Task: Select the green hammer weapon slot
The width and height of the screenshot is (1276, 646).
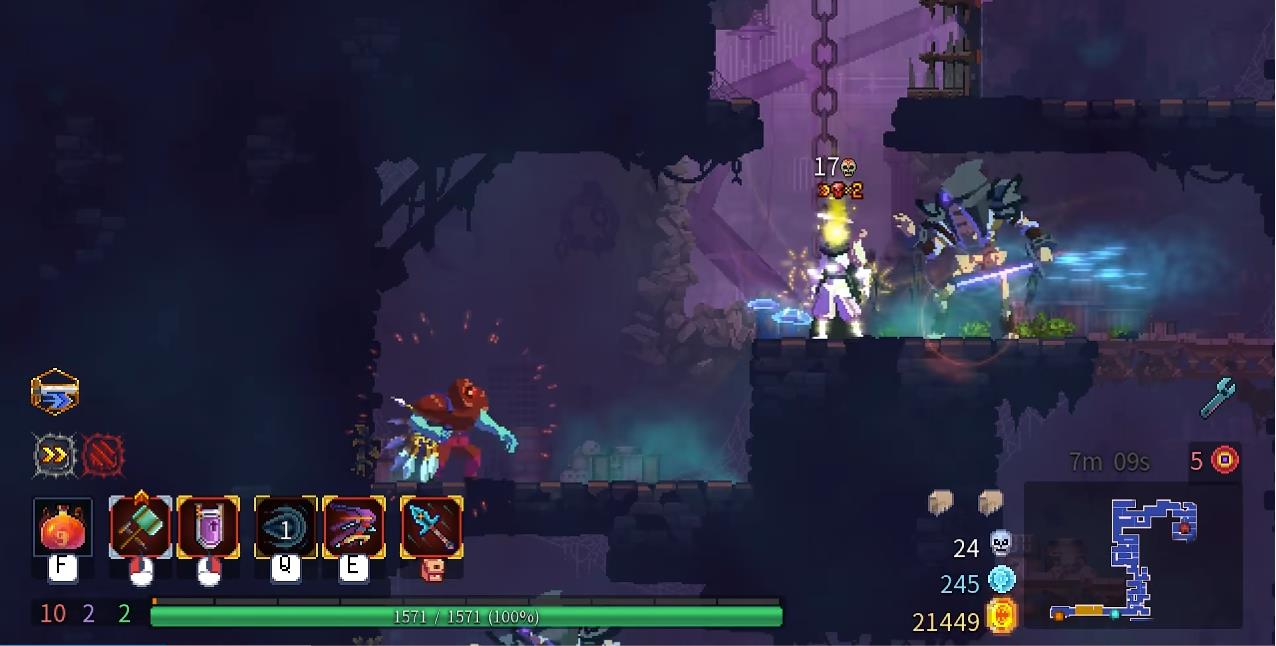Action: [x=140, y=527]
